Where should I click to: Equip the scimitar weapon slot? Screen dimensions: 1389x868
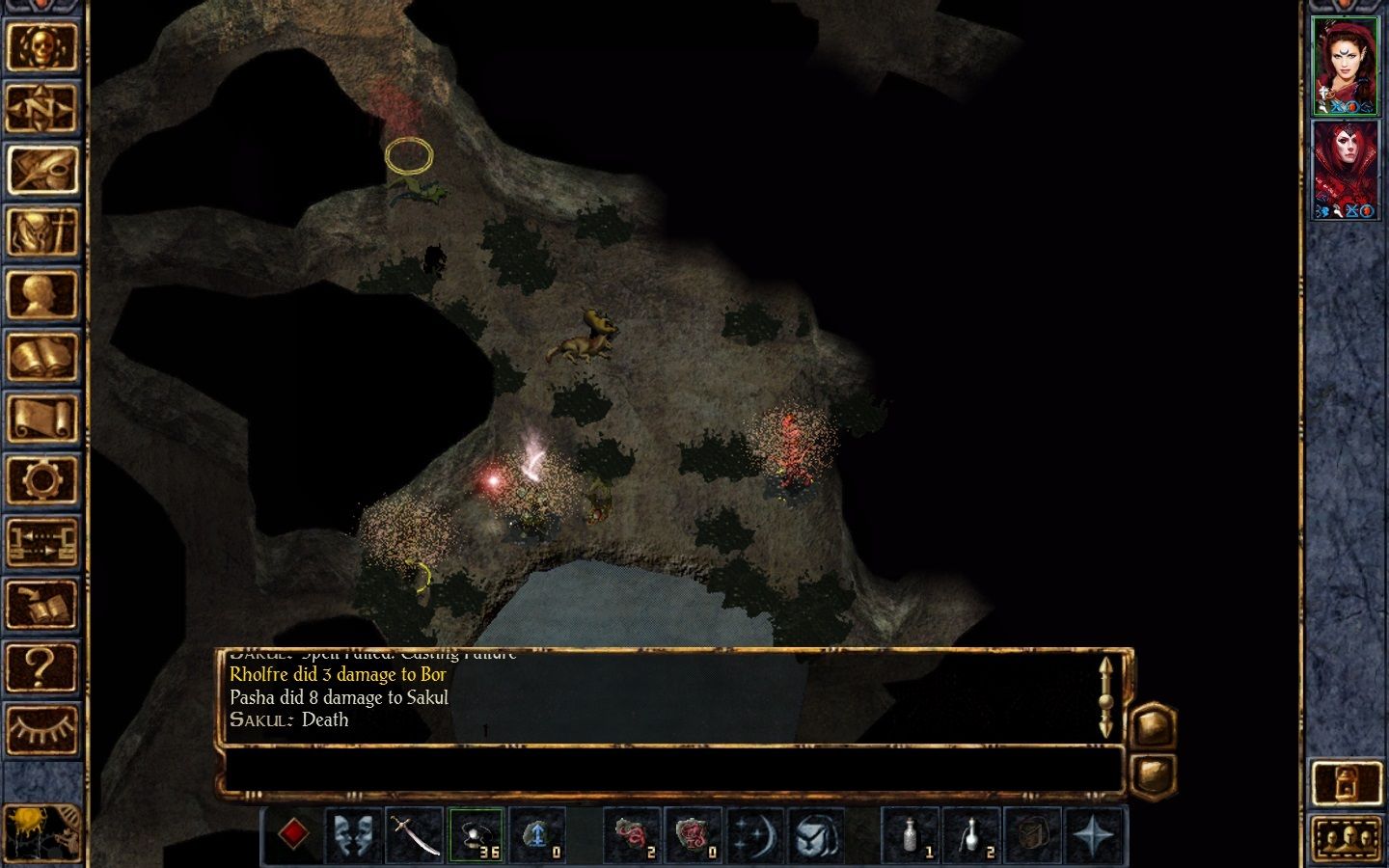click(415, 835)
